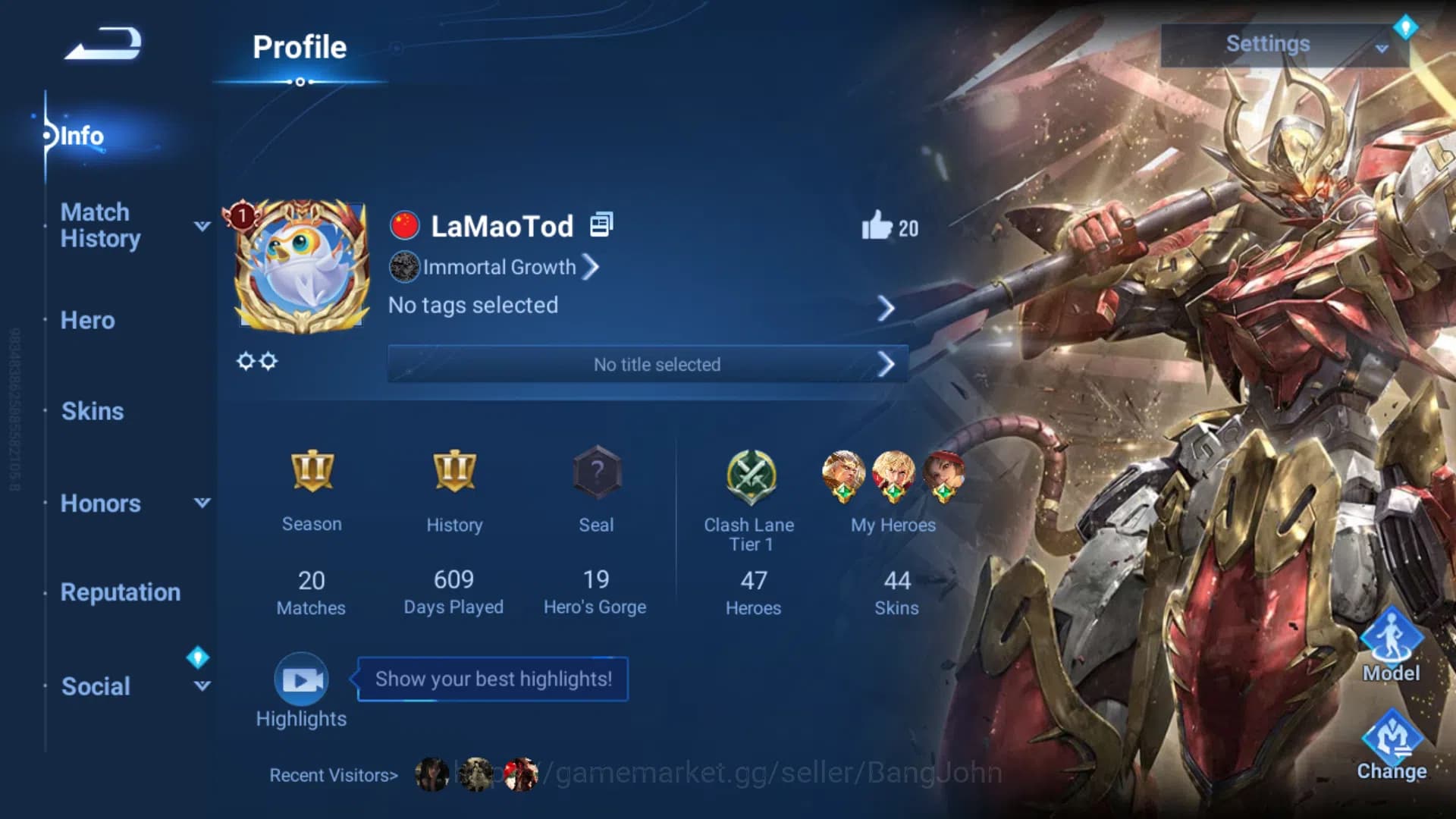
Task: Copy player name using the copy icon
Action: pyautogui.click(x=600, y=224)
